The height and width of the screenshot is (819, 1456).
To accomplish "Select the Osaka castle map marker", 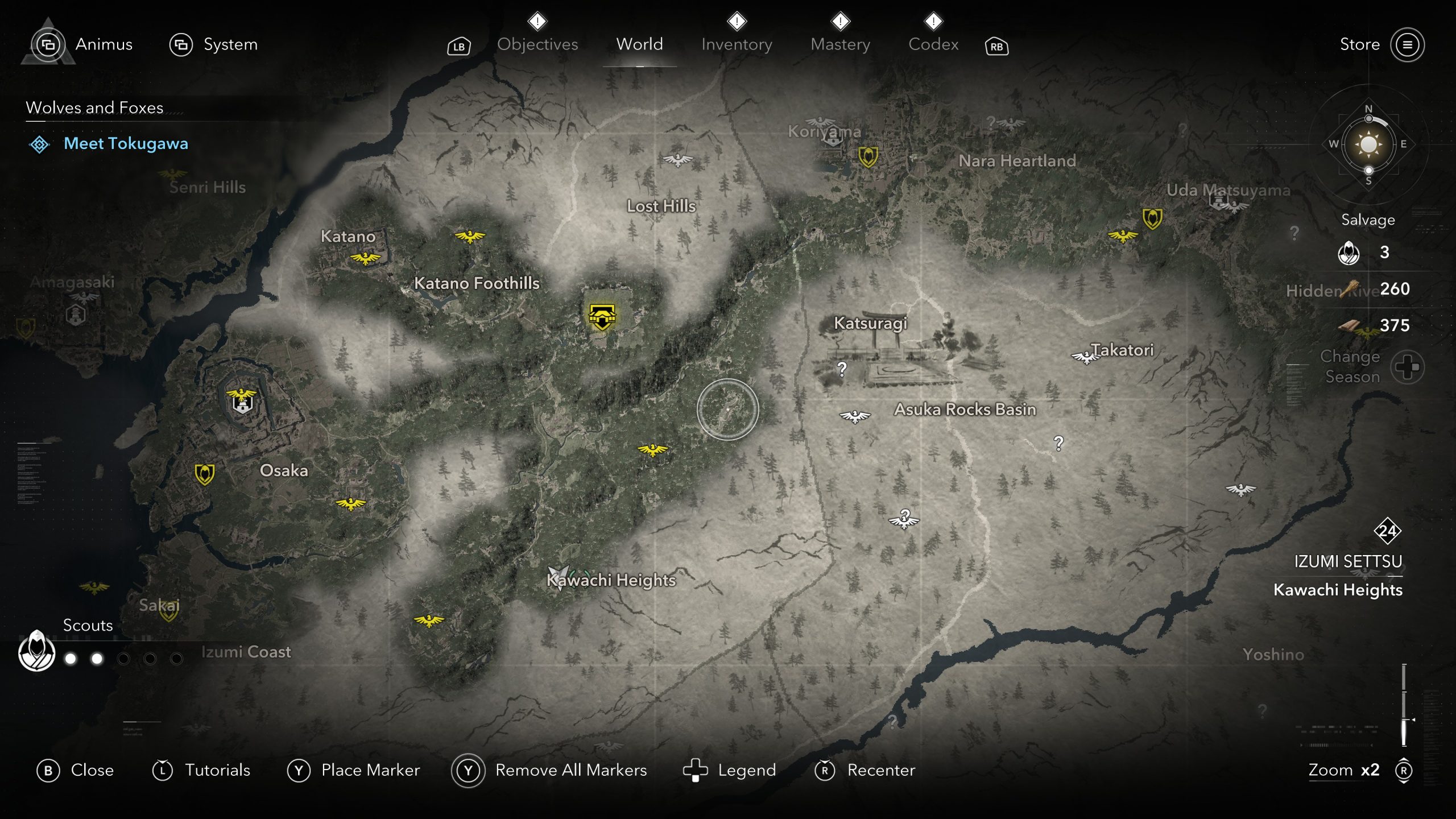I will [x=242, y=401].
